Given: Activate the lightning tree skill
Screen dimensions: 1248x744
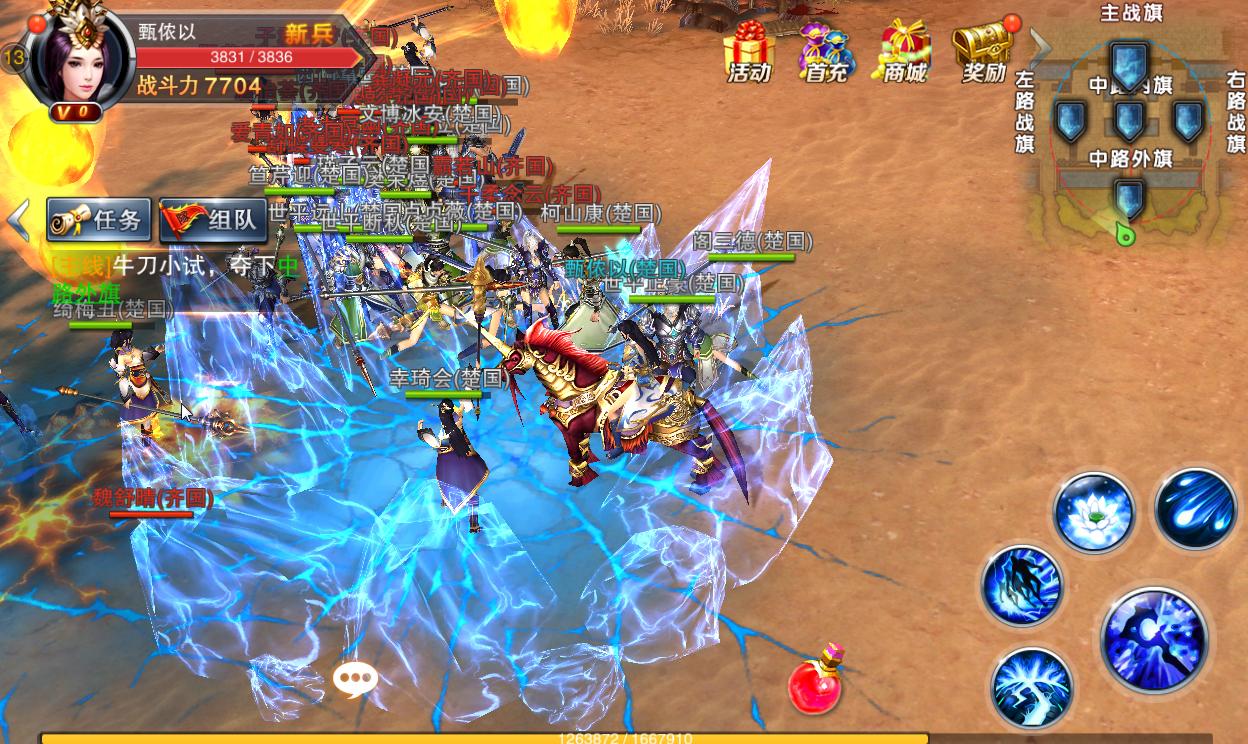Looking at the screenshot, I should pyautogui.click(x=1031, y=688).
